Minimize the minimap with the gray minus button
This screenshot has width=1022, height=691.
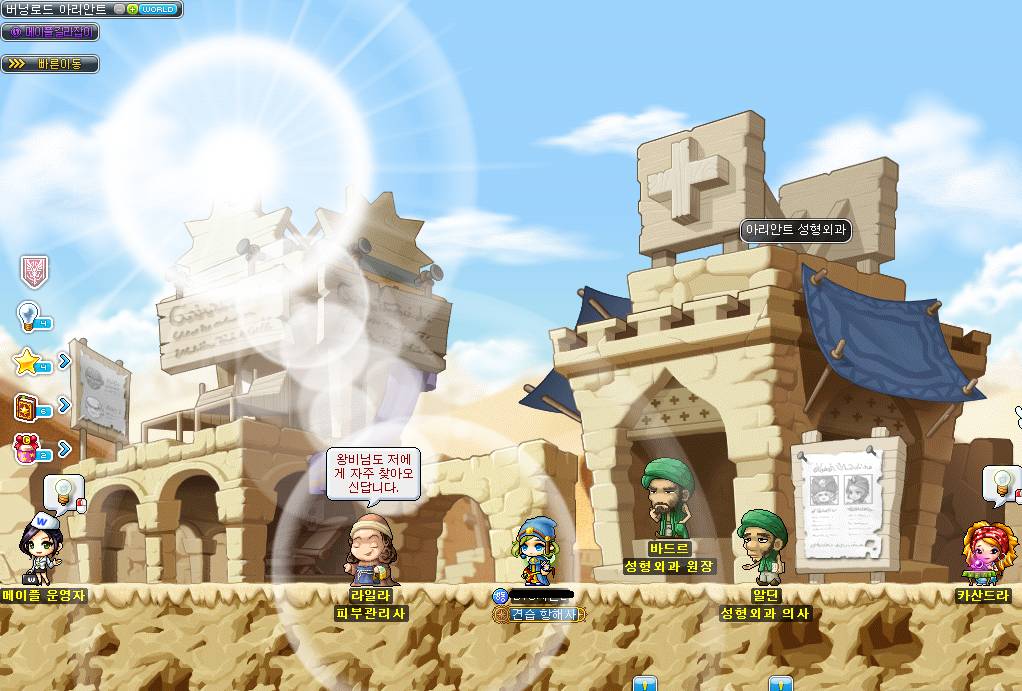[x=120, y=9]
